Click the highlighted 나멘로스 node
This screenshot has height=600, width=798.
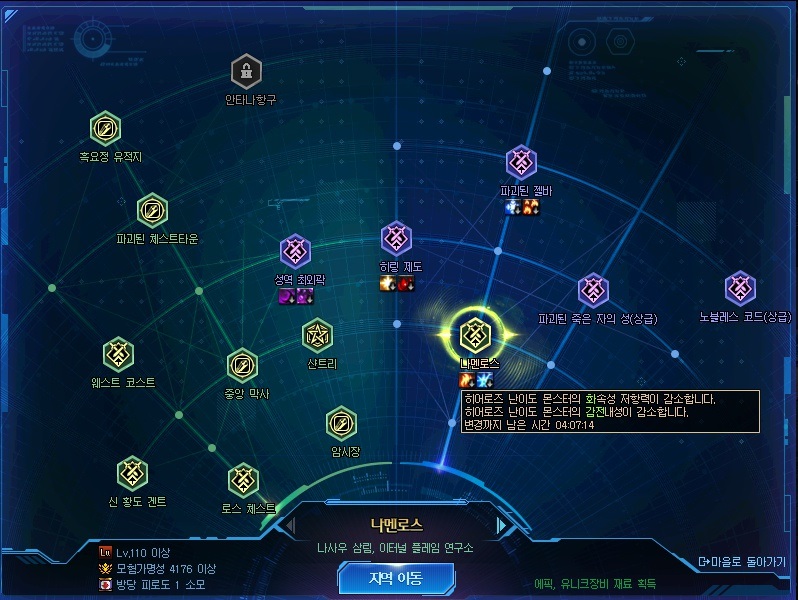[x=472, y=332]
